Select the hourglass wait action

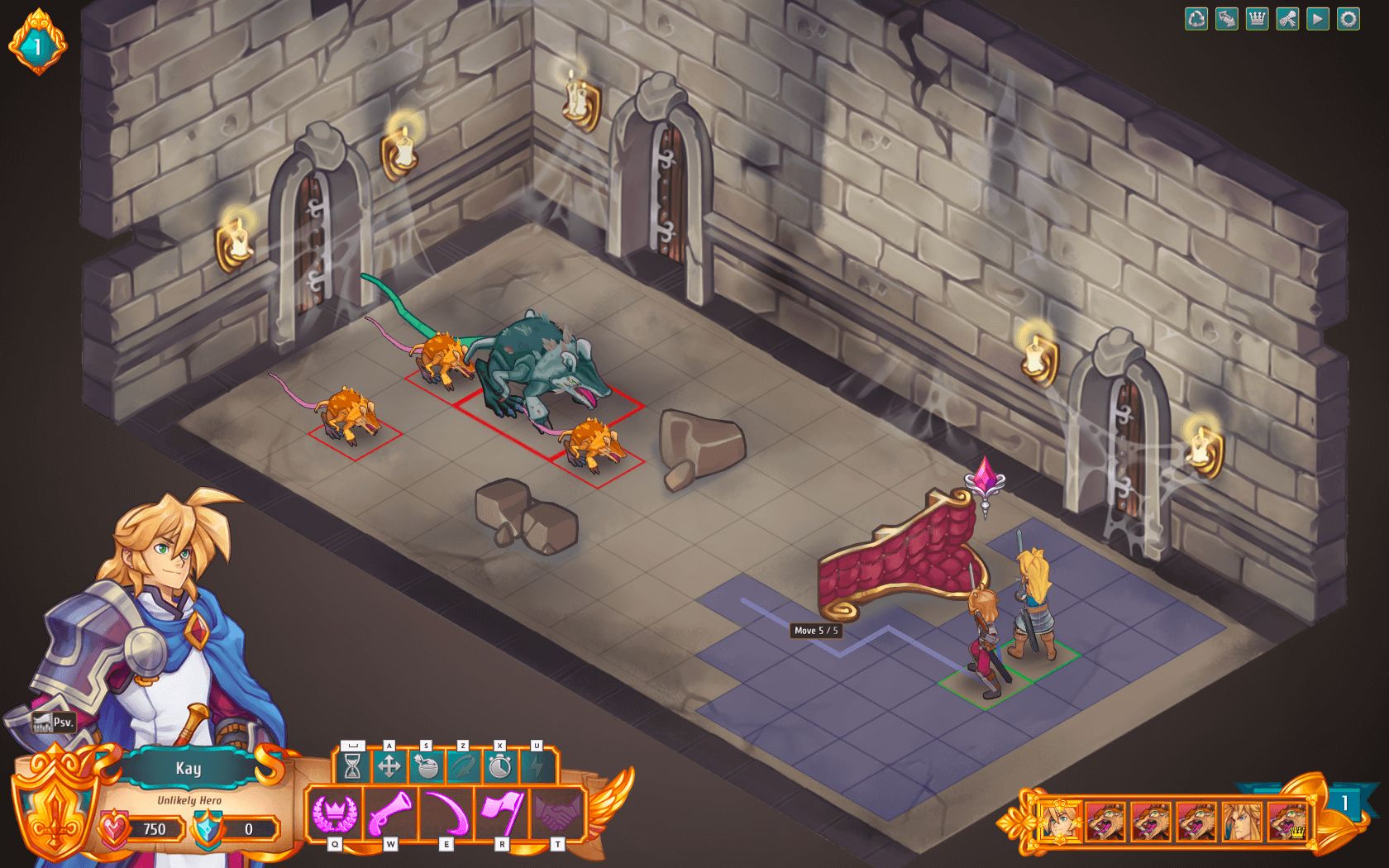coord(352,767)
